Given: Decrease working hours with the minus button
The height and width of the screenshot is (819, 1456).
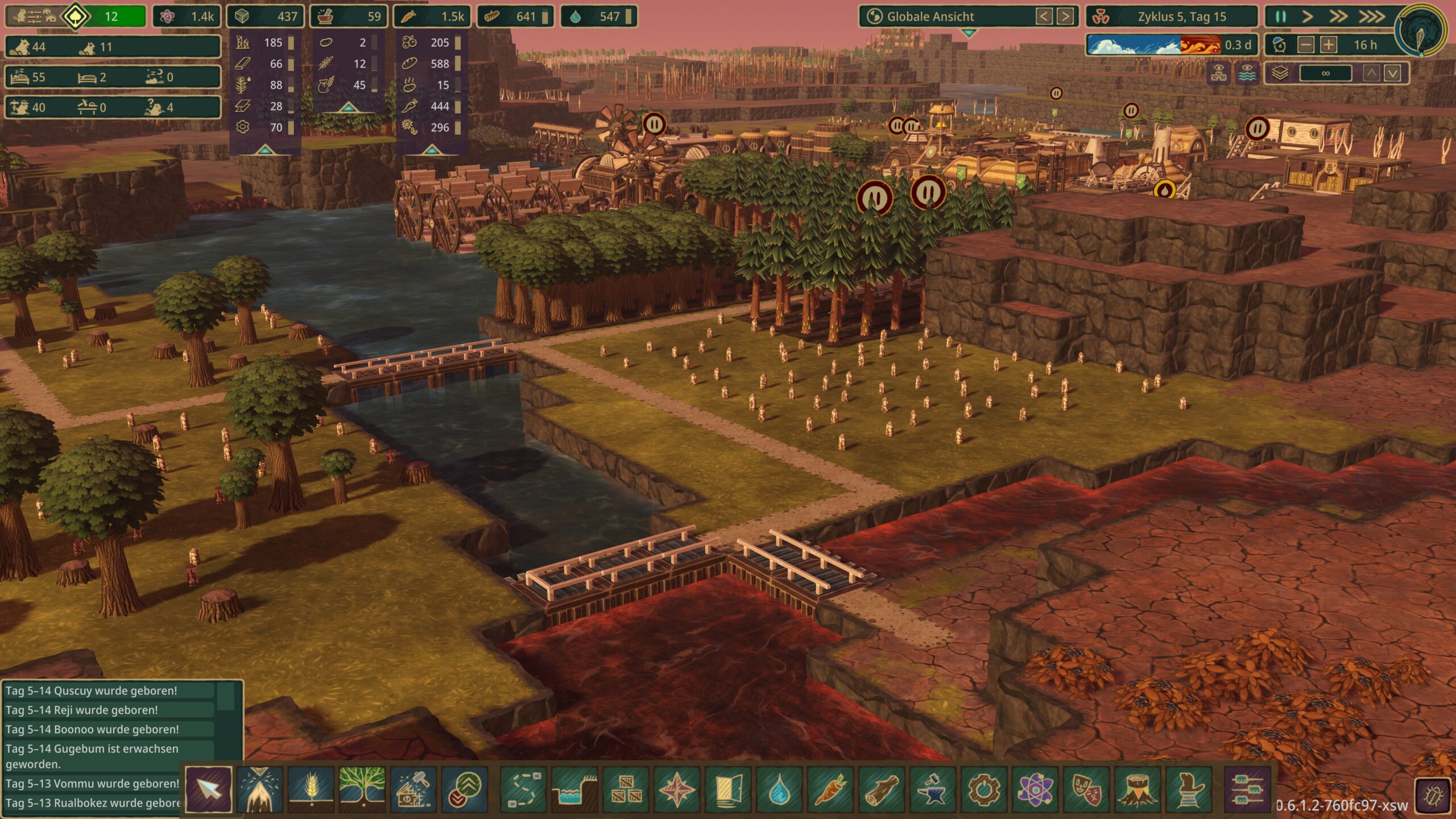Looking at the screenshot, I should [1306, 45].
